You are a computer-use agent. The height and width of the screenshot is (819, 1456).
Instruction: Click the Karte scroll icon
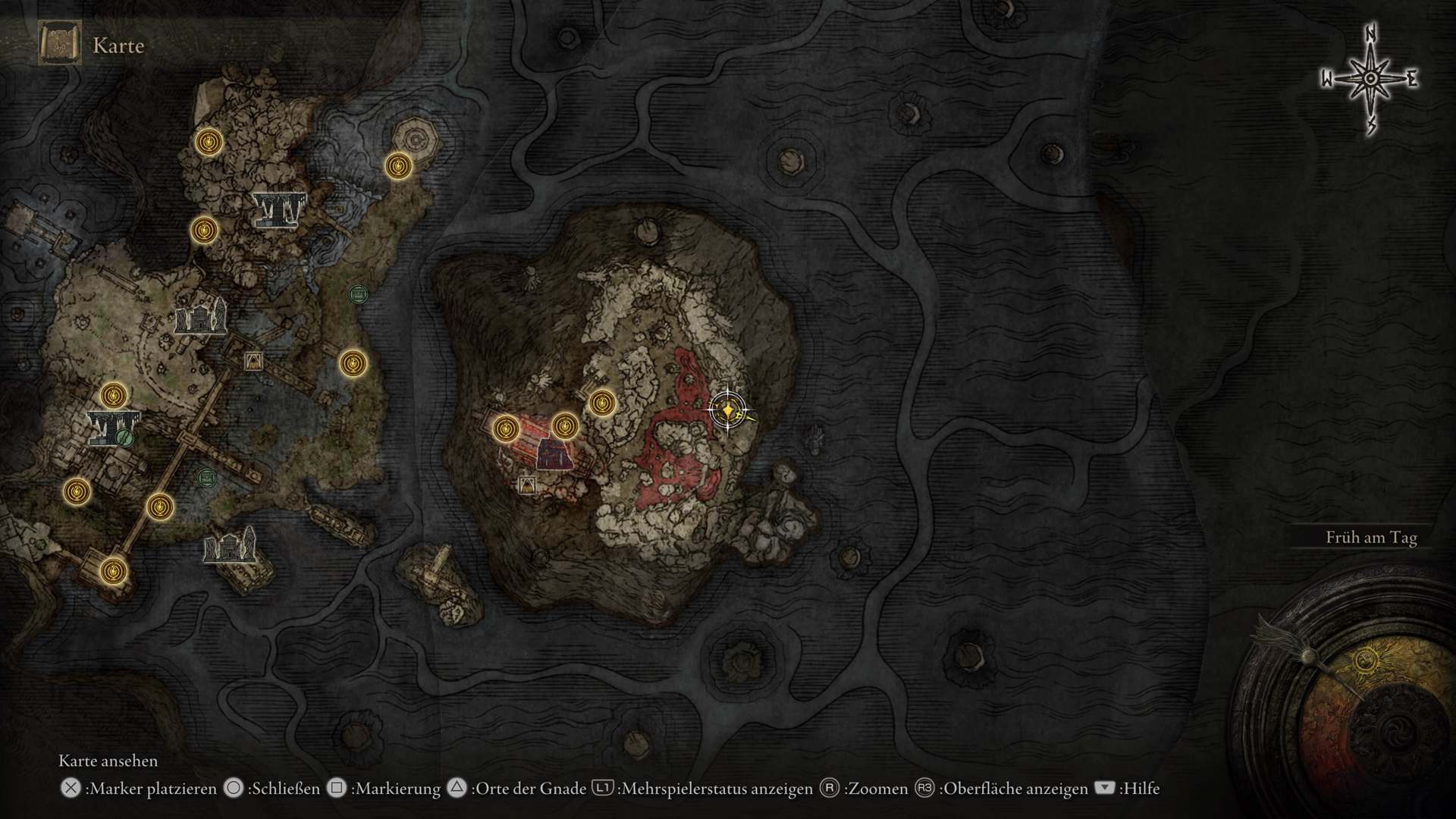click(x=59, y=45)
